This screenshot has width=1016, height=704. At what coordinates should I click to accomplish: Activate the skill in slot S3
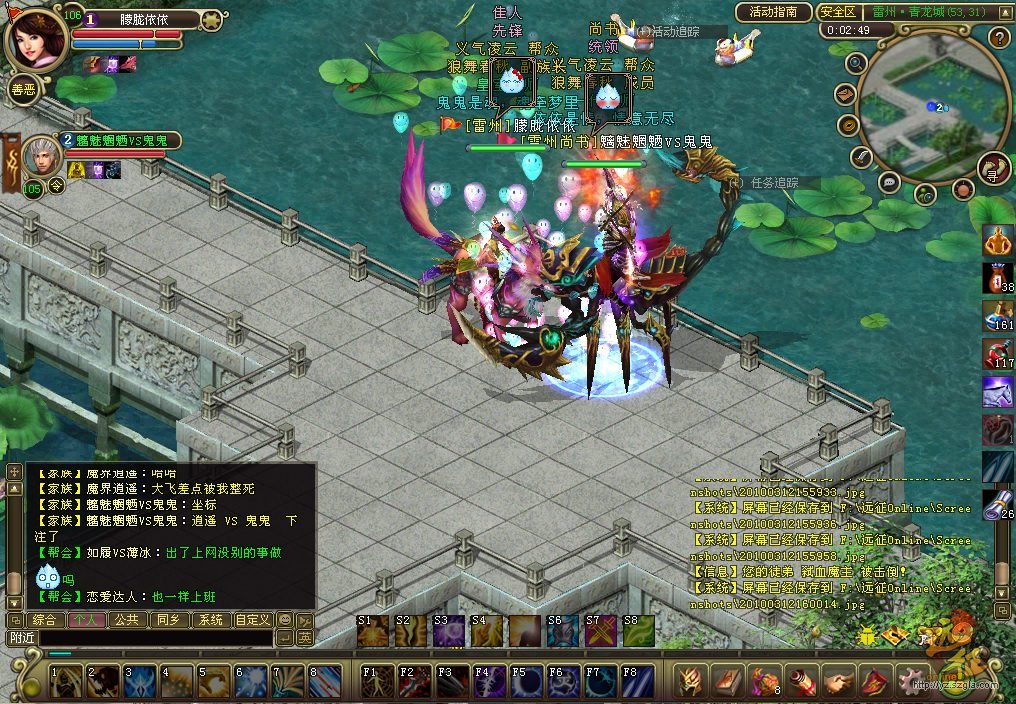(448, 631)
